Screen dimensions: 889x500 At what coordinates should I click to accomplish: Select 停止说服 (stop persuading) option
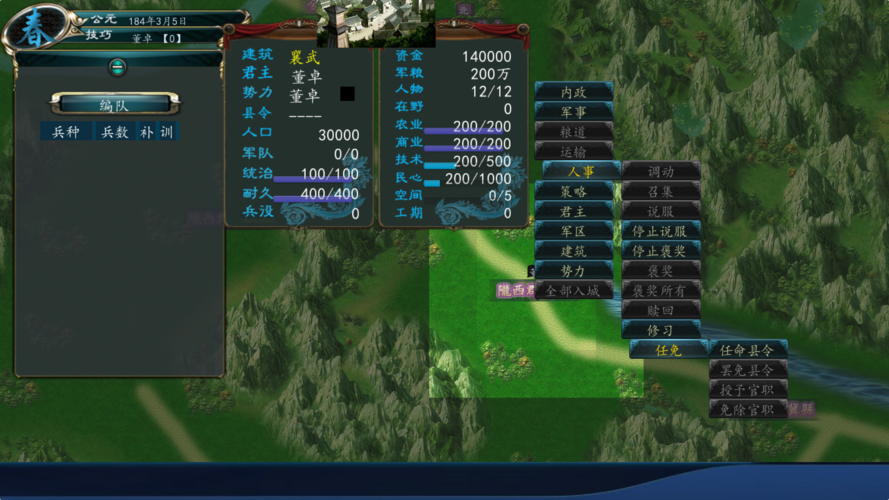click(661, 231)
